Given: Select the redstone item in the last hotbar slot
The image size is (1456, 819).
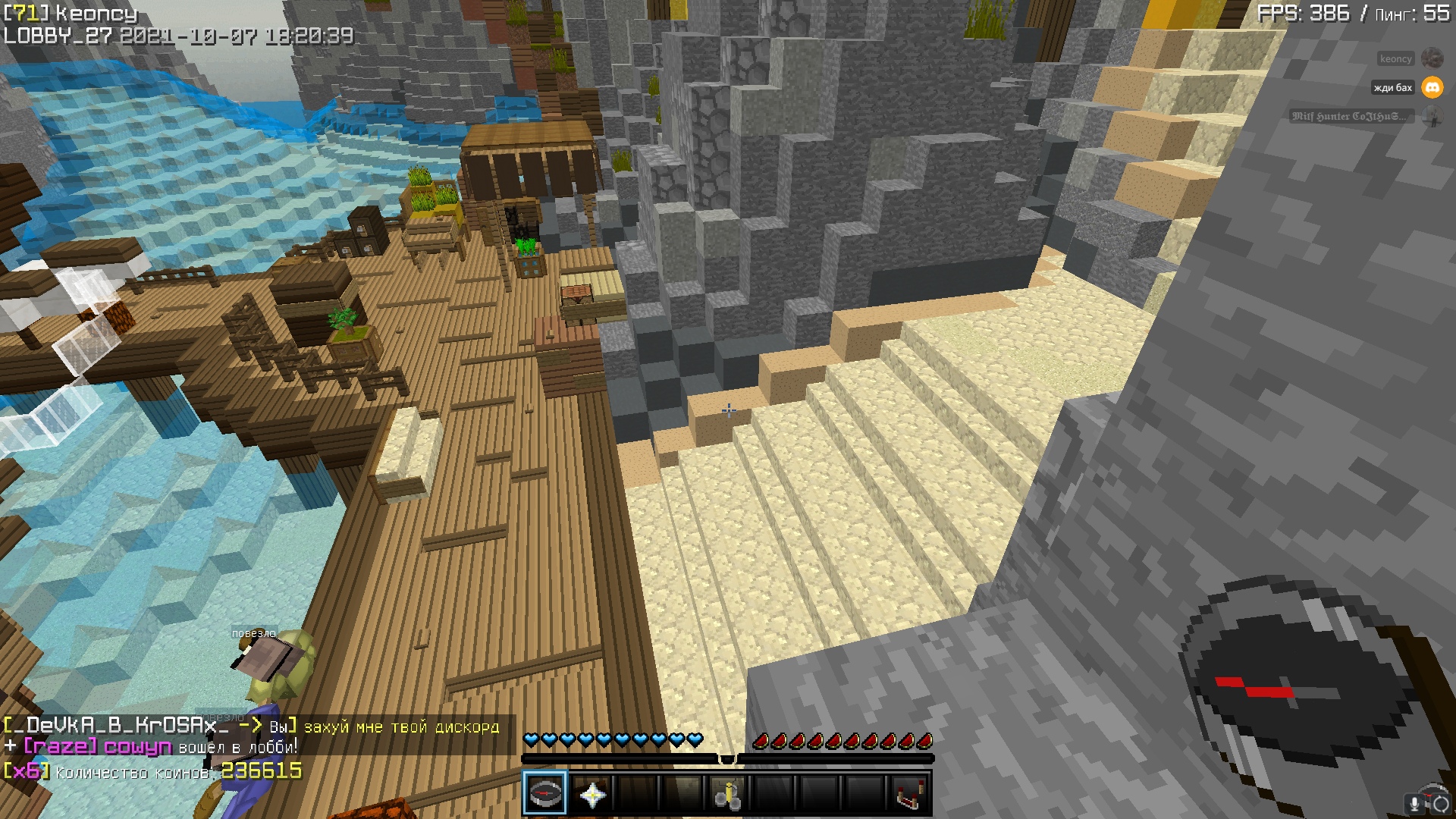Looking at the screenshot, I should coord(909,794).
